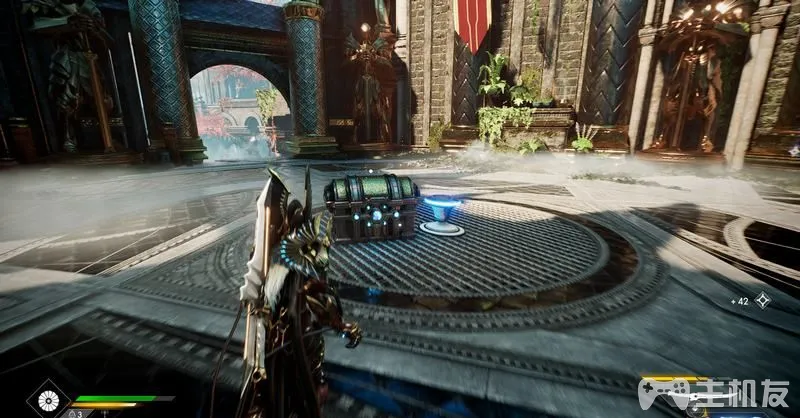Viewport: 800px width, 418px height.
Task: Select the life stone charge counter icon
Action: click(74, 413)
